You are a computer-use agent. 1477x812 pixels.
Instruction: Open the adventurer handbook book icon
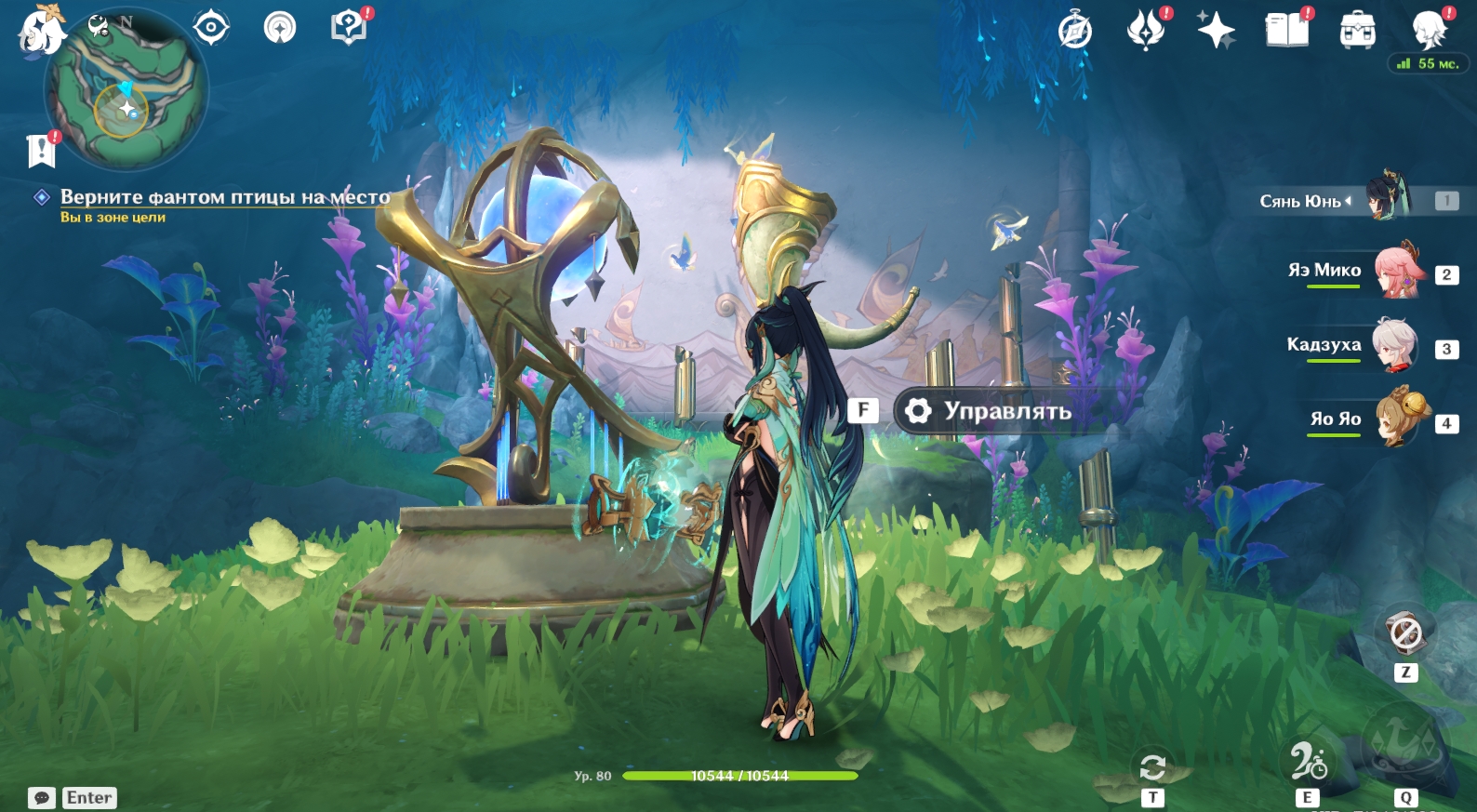coord(1286,30)
